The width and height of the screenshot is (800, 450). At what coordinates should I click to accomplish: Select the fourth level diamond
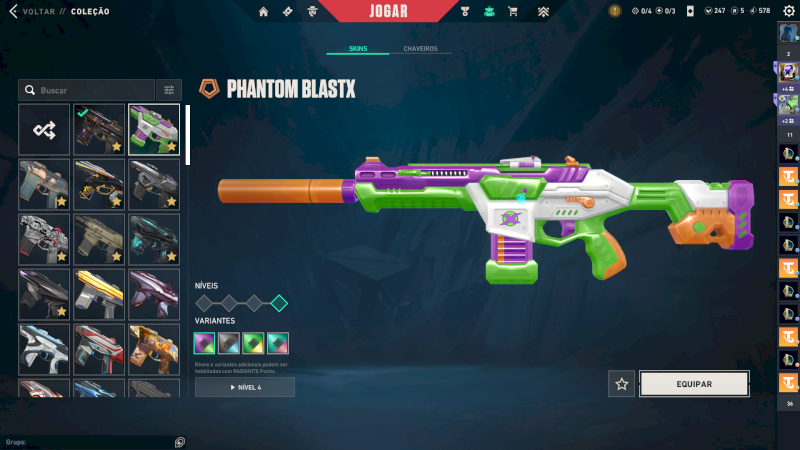coord(279,303)
